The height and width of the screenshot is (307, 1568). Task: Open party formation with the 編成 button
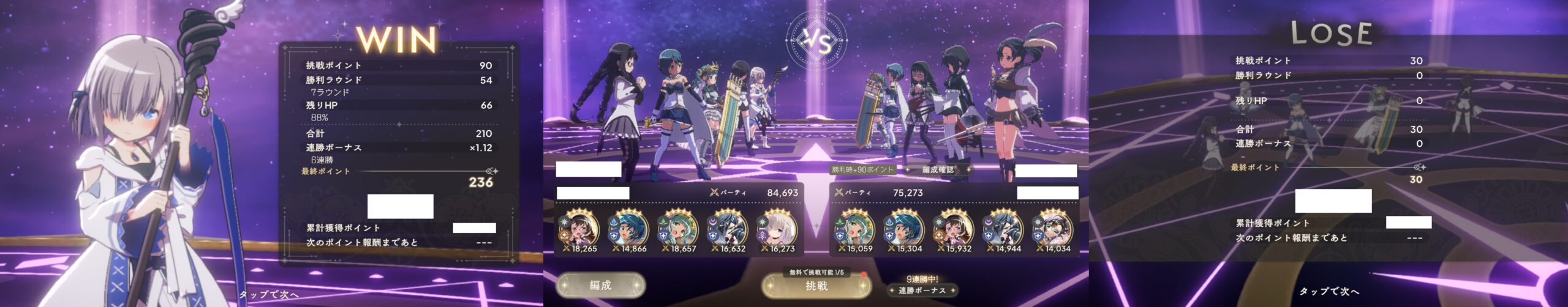click(x=600, y=286)
